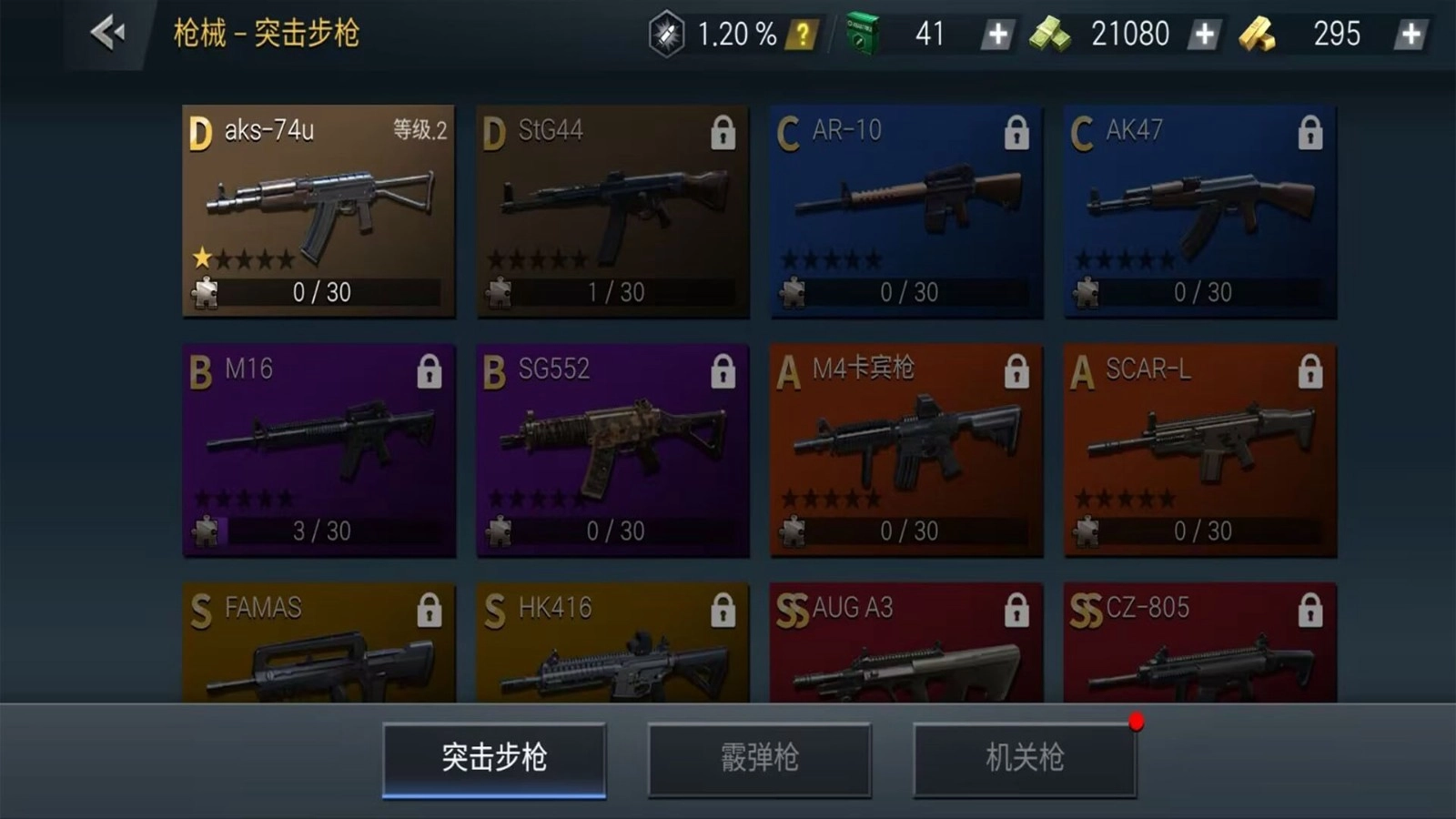Click the gold bars currency icon

1259,35
